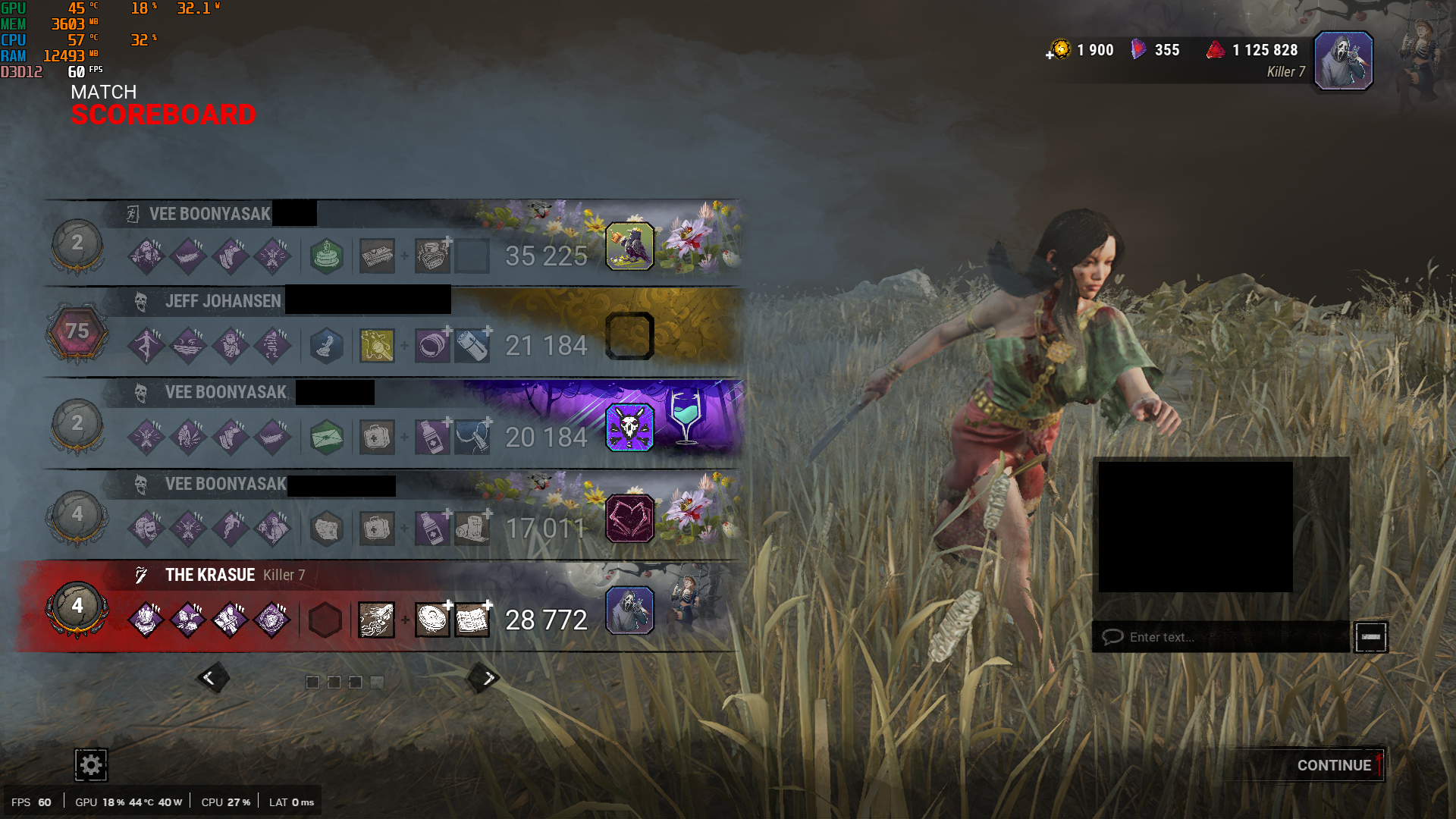The height and width of the screenshot is (819, 1456).
Task: Select The Krasue killer row
Action: pyautogui.click(x=379, y=607)
